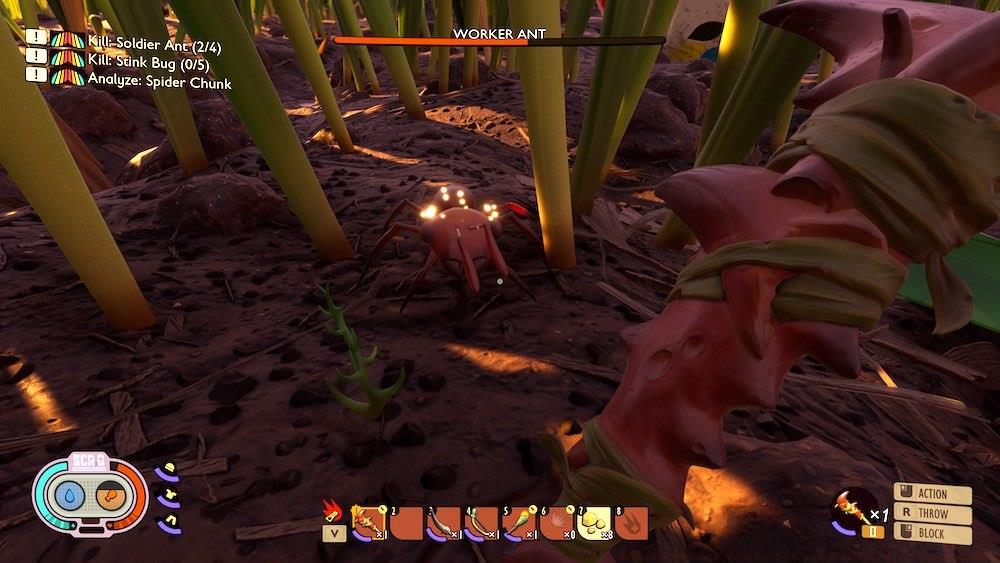Select the claw mark icon in slot eight
This screenshot has height=563, width=1000.
coord(632,522)
